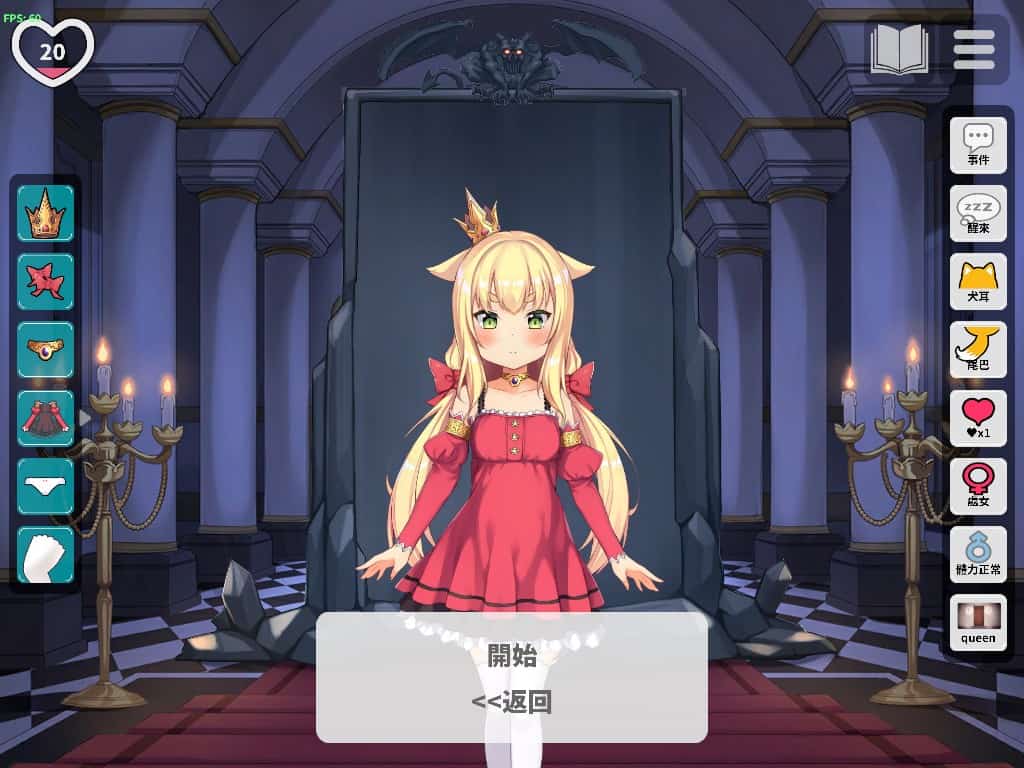The image size is (1024, 768).
Task: Select the white underwear slot
Action: pyautogui.click(x=45, y=486)
